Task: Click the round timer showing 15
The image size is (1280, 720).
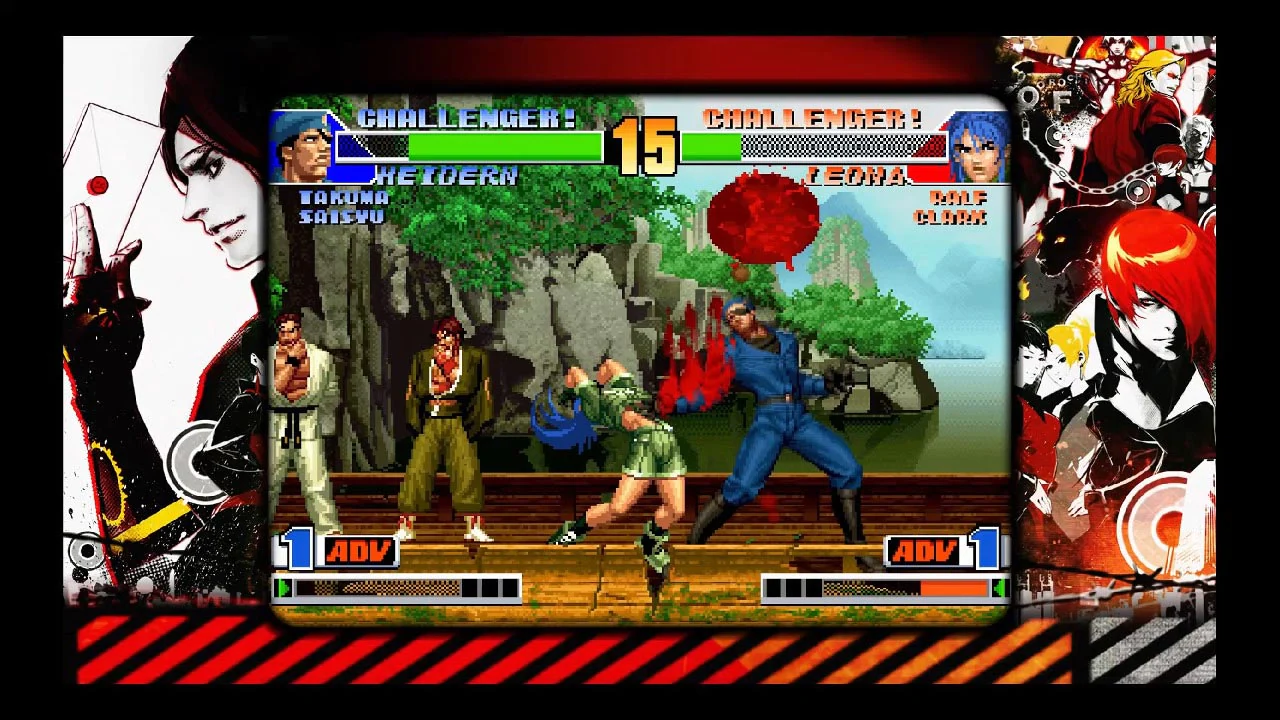Action: (x=651, y=145)
